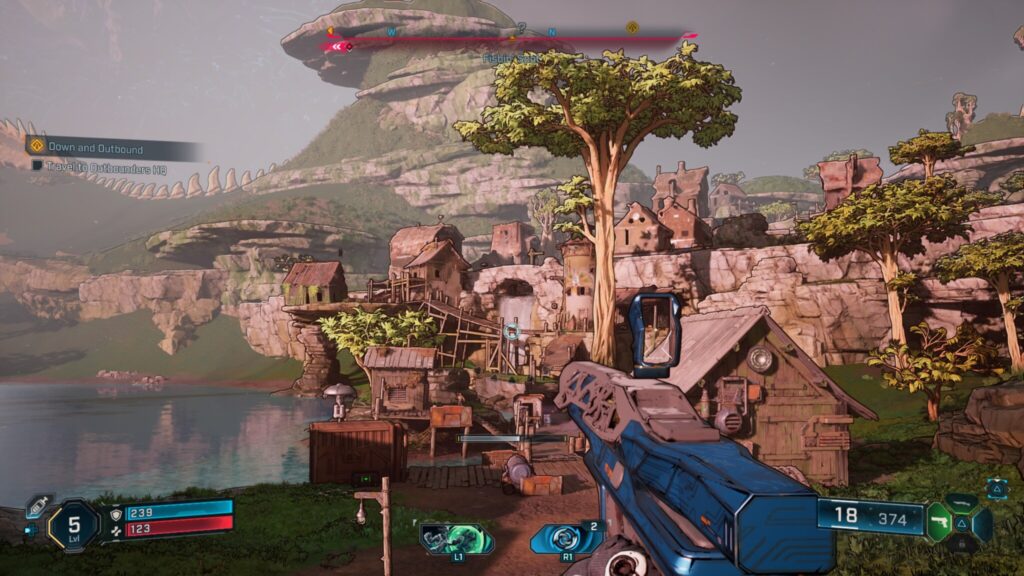Viewport: 1024px width, 576px height.
Task: Switch to the top long-gun weapon slot
Action: coord(962,502)
